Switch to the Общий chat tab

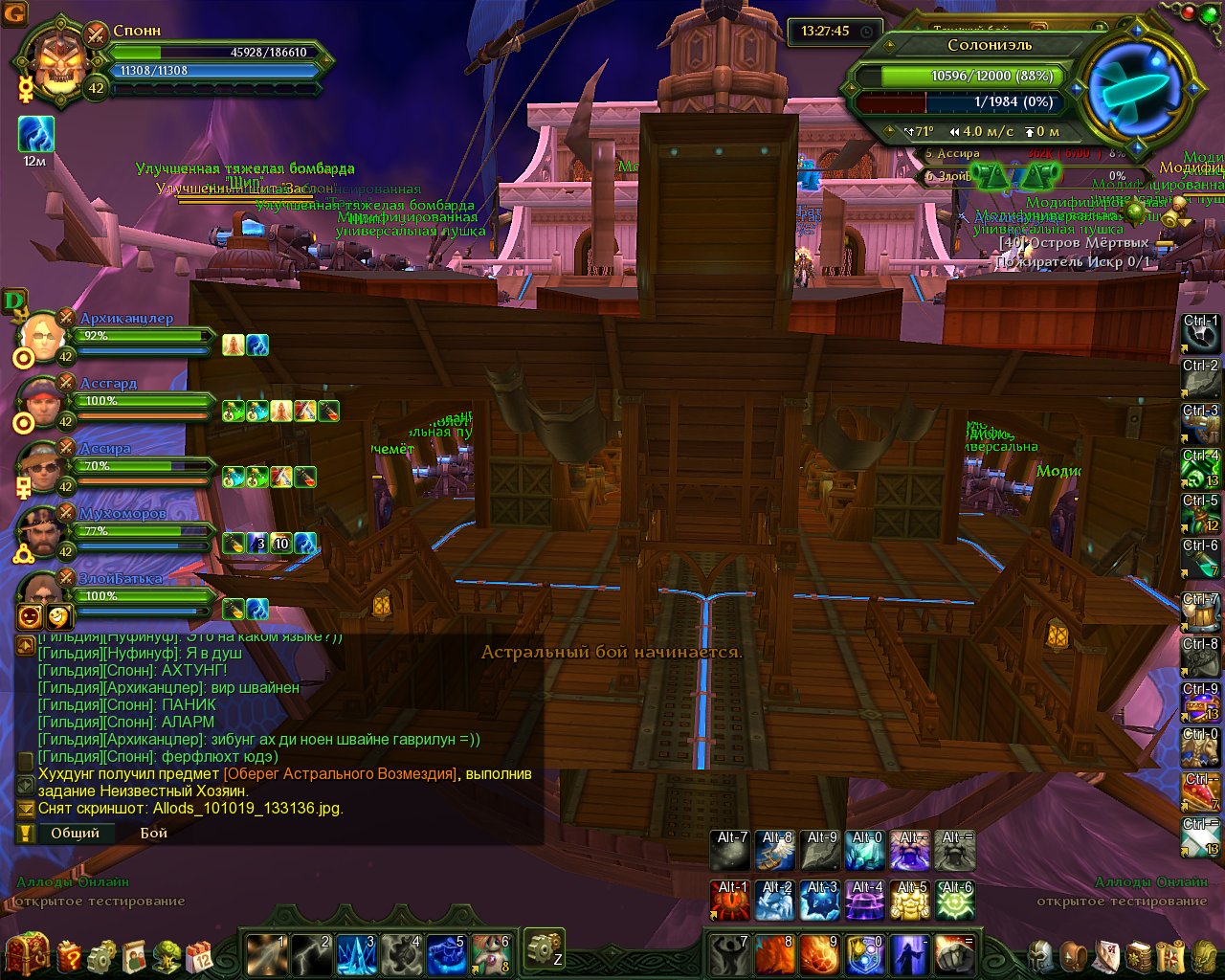coord(75,833)
